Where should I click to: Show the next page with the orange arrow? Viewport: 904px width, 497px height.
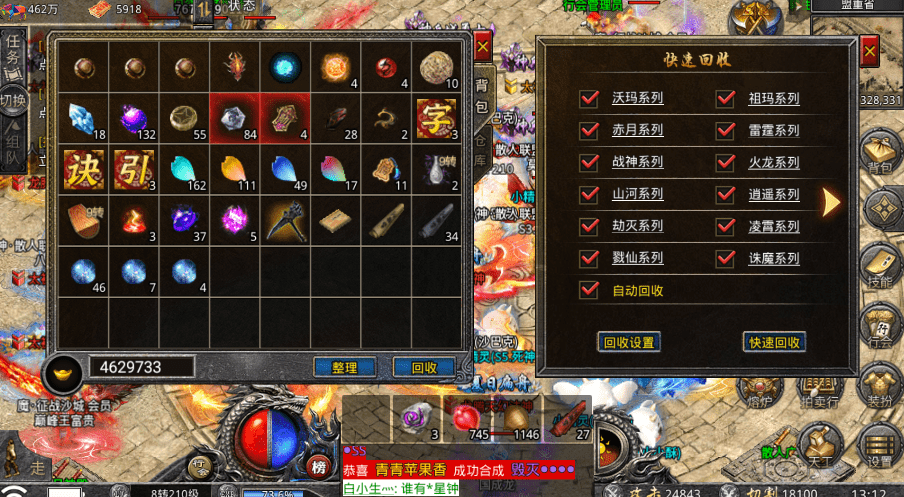(830, 201)
